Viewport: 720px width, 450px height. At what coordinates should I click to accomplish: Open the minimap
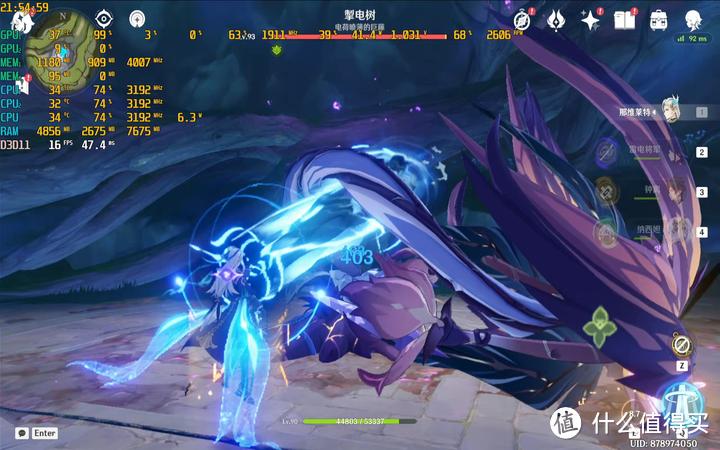pyautogui.click(x=58, y=48)
